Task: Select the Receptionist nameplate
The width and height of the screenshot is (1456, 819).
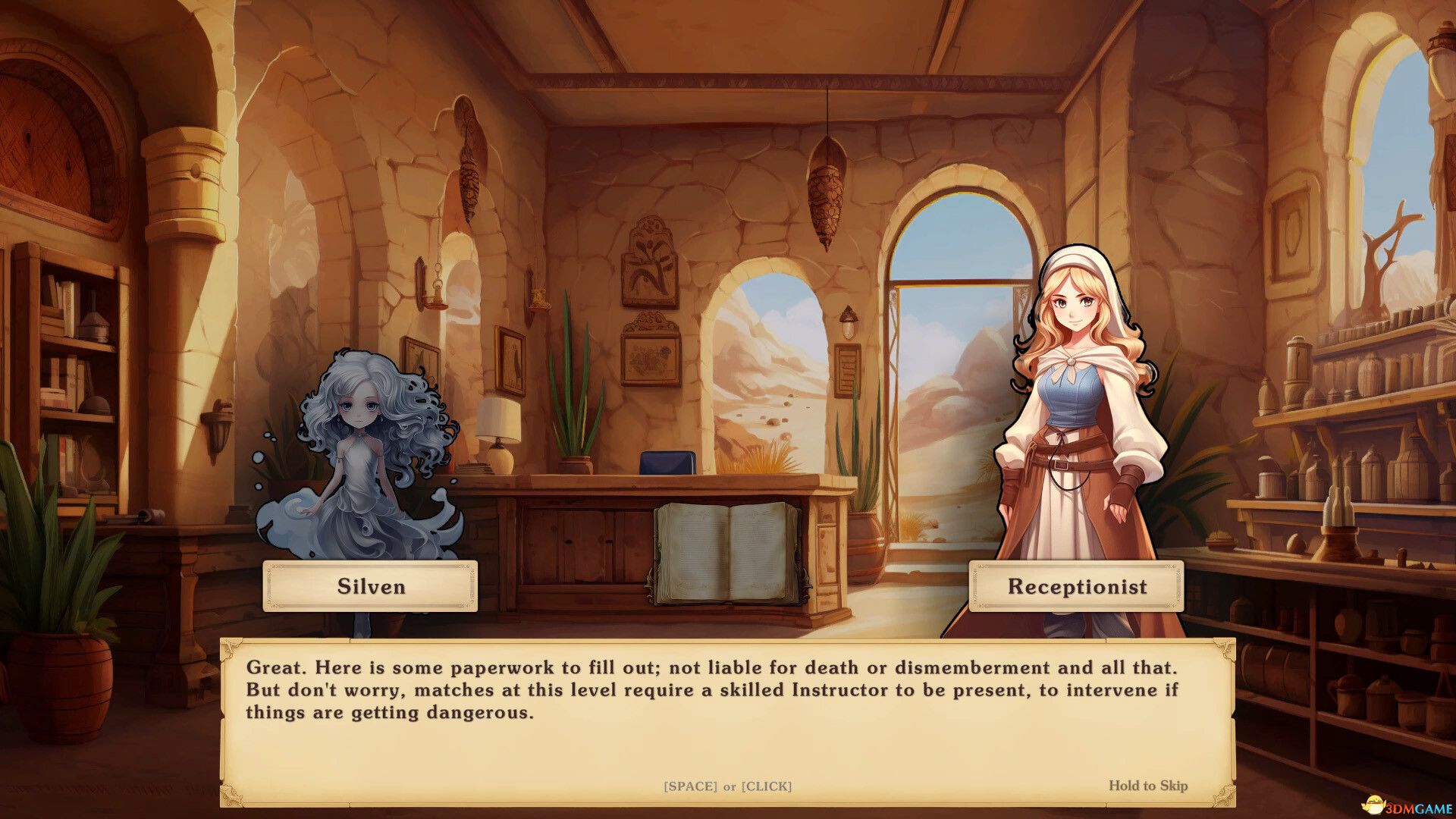Action: [x=1076, y=586]
